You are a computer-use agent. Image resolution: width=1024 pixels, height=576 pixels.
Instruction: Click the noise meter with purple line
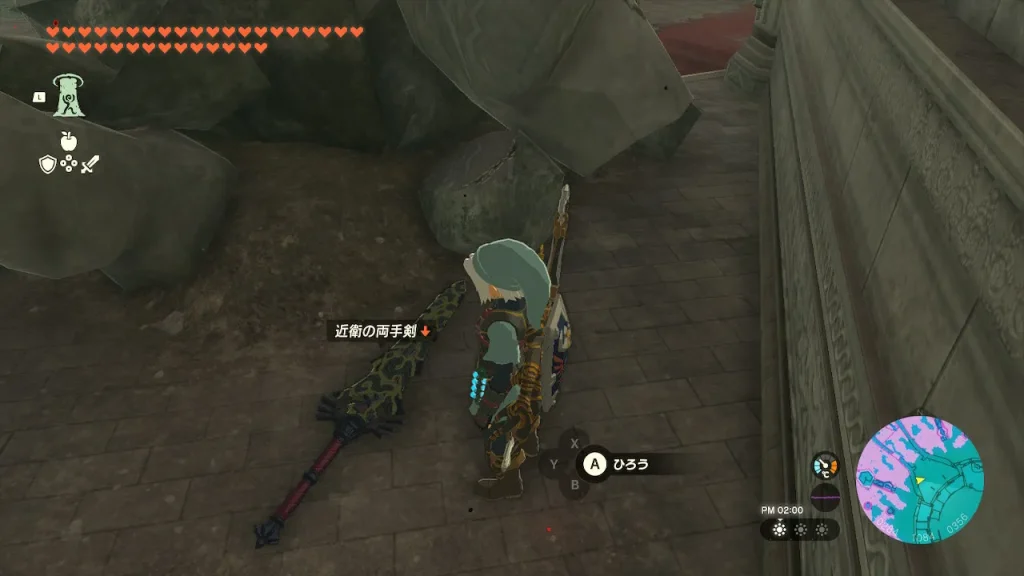click(825, 497)
